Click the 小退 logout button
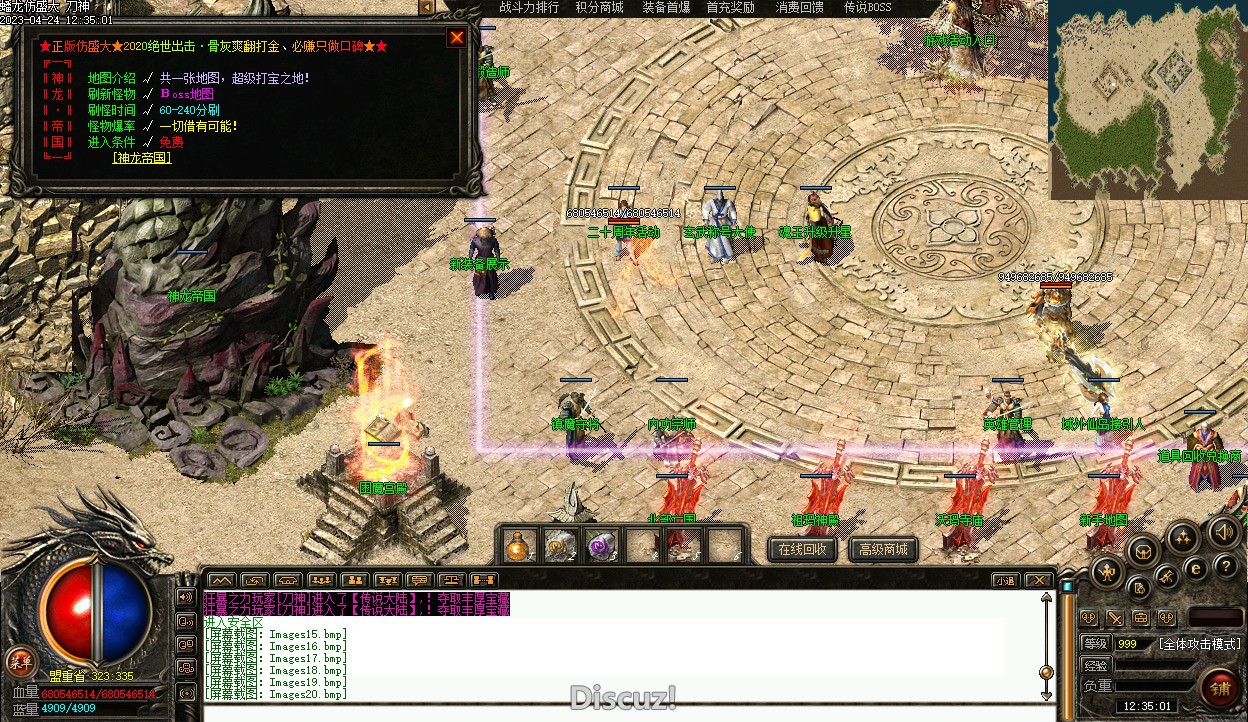The width and height of the screenshot is (1248, 722). pyautogui.click(x=1005, y=580)
